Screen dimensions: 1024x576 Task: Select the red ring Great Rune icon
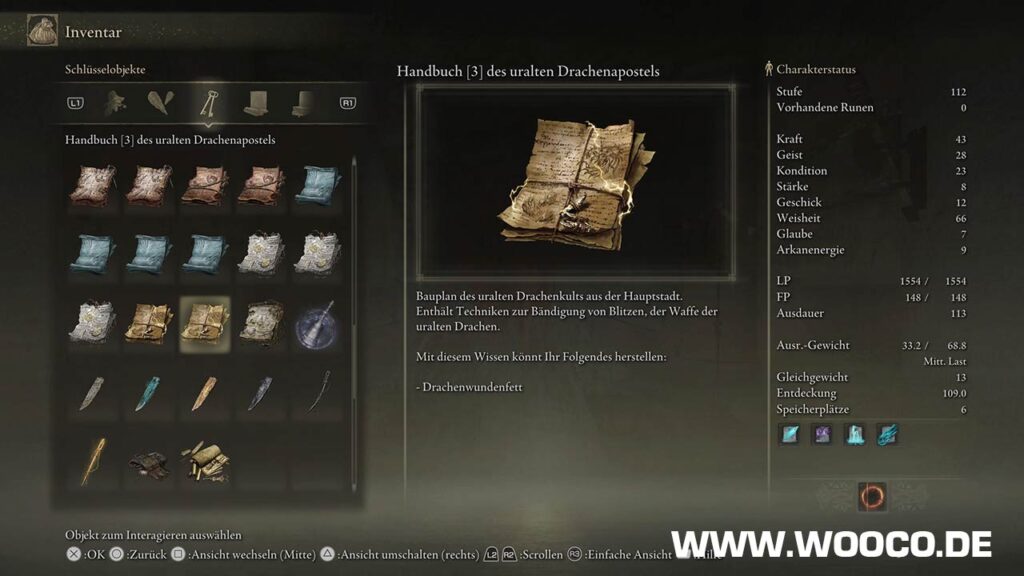coord(871,497)
